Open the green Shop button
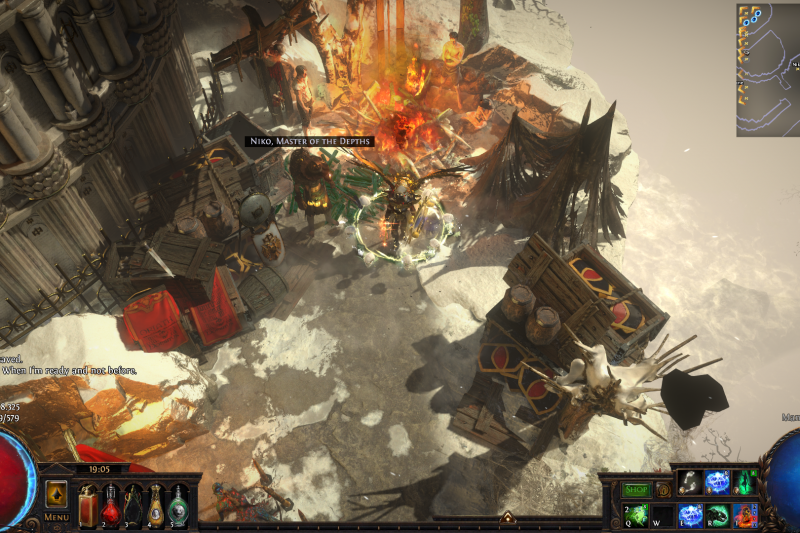Screen dimensions: 800x533 636,490
